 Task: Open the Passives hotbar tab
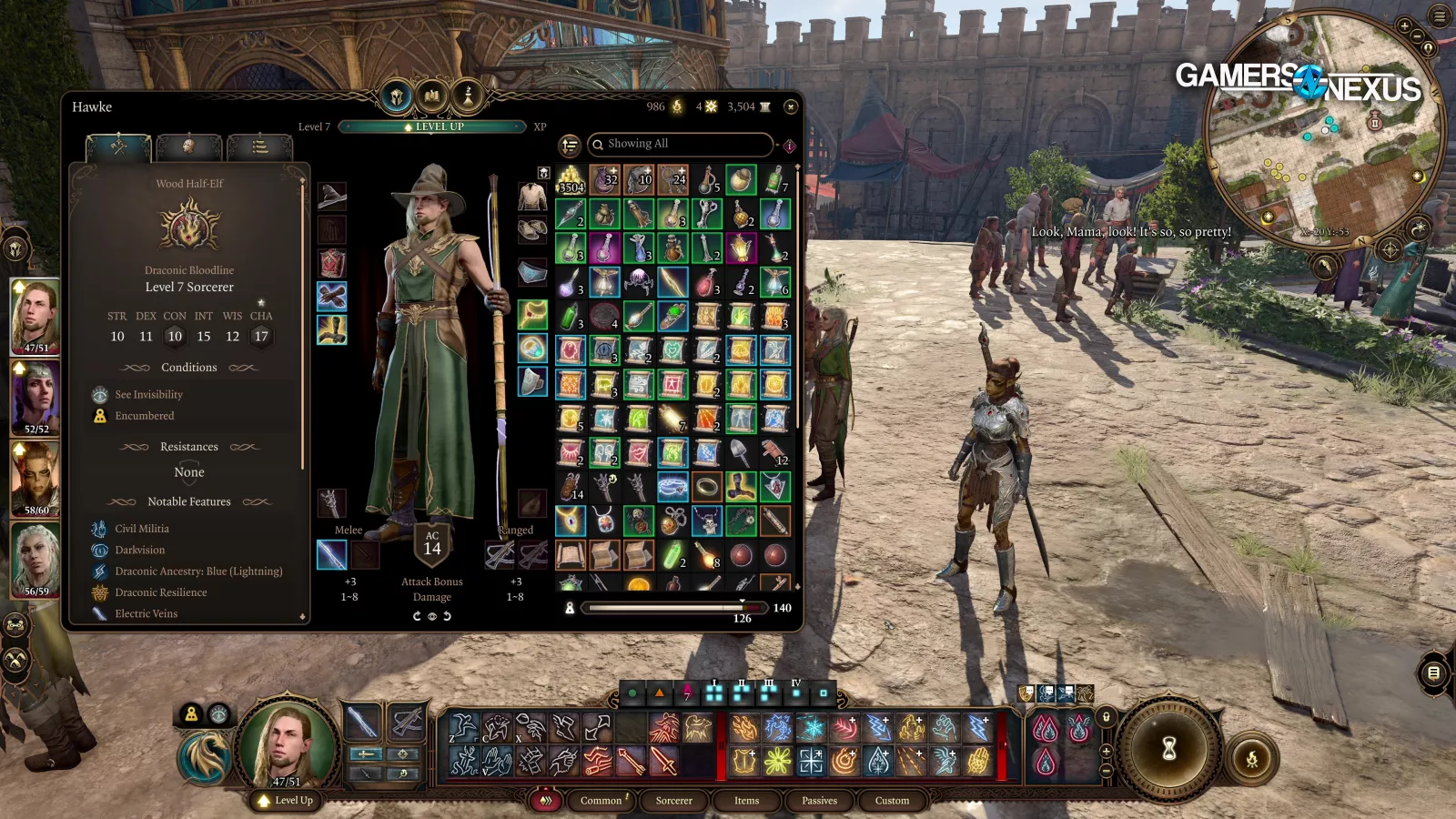click(819, 801)
